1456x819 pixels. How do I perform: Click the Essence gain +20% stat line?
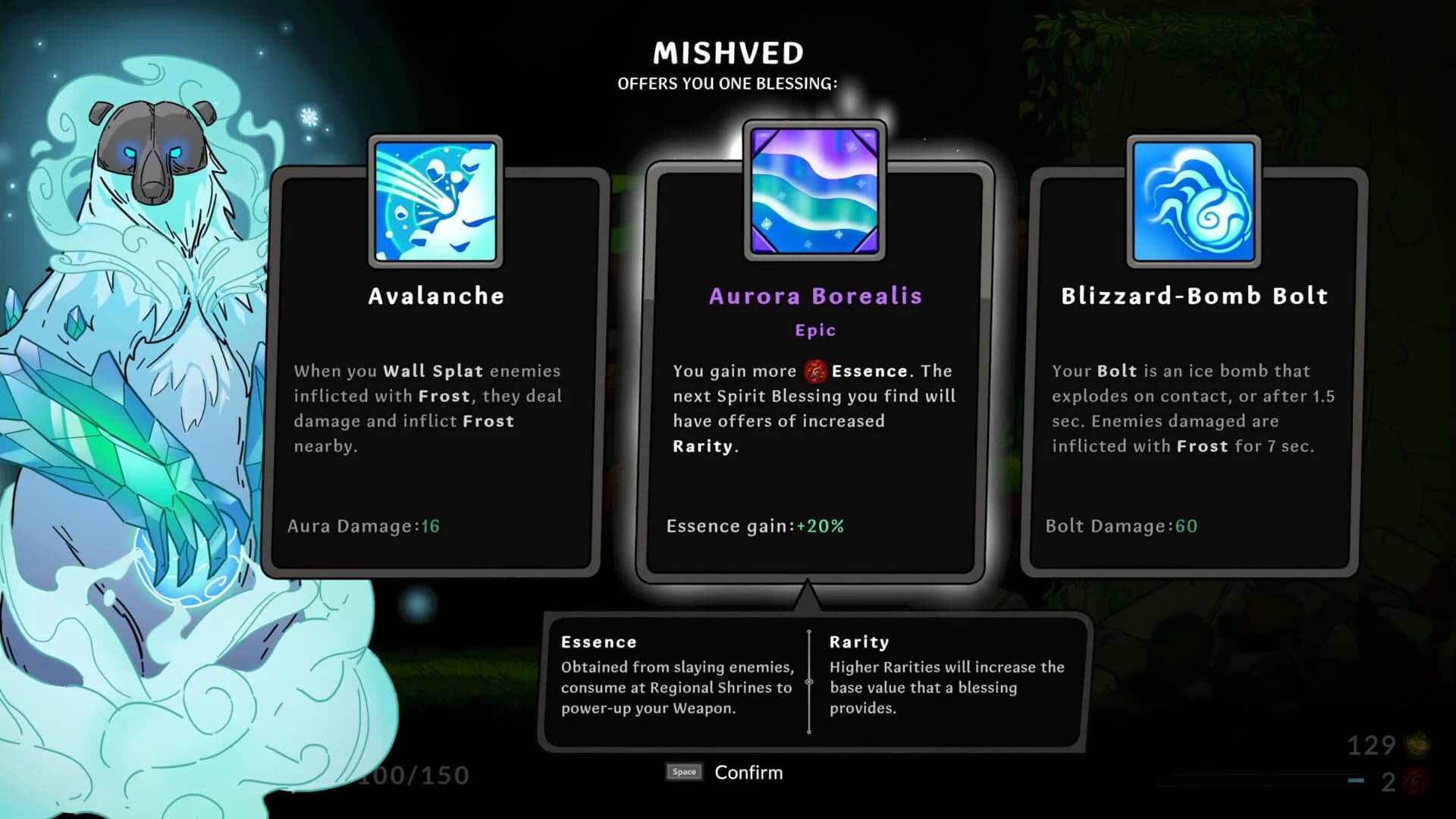click(x=754, y=526)
